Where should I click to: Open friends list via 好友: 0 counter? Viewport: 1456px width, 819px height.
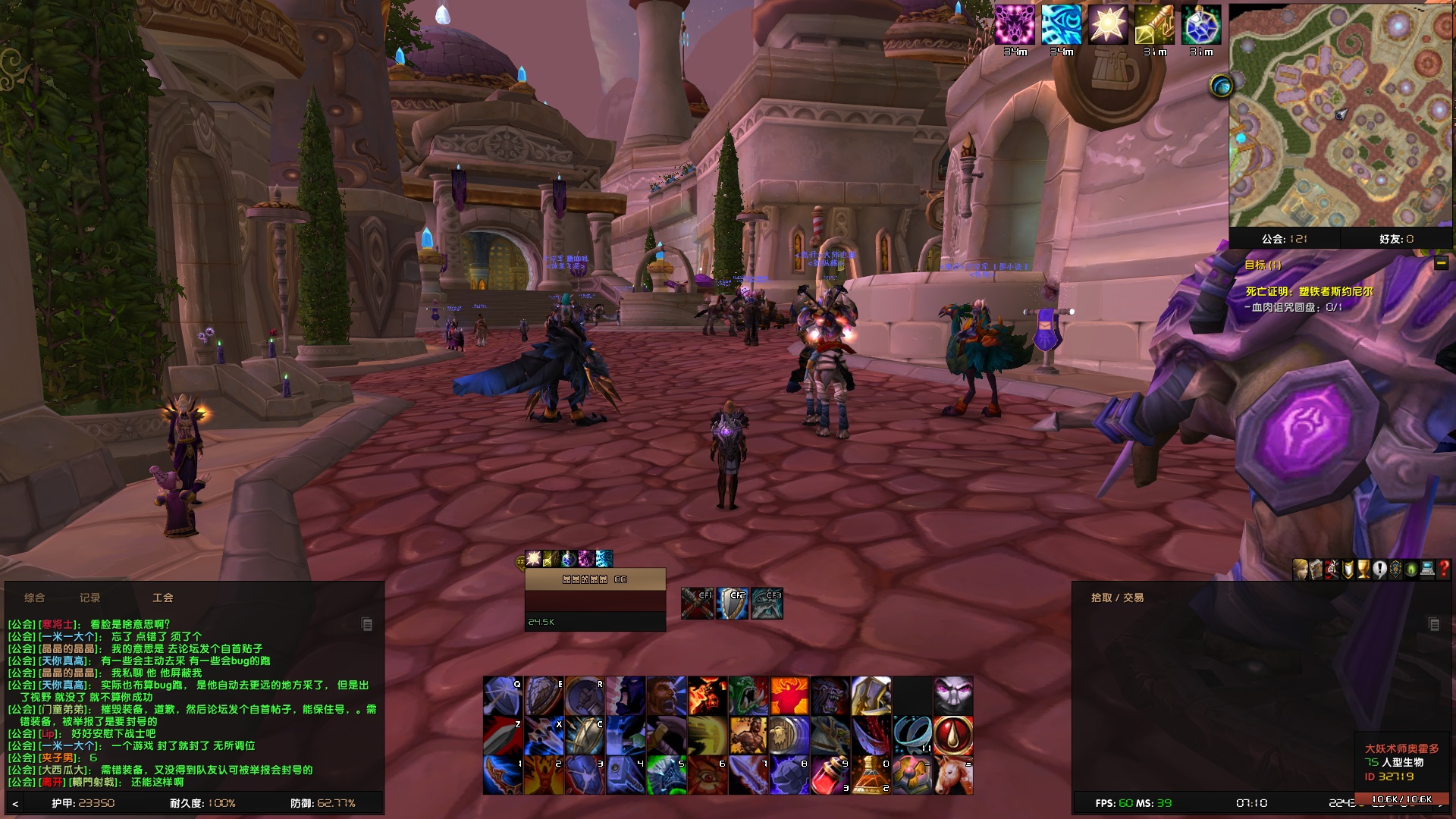(1395, 238)
